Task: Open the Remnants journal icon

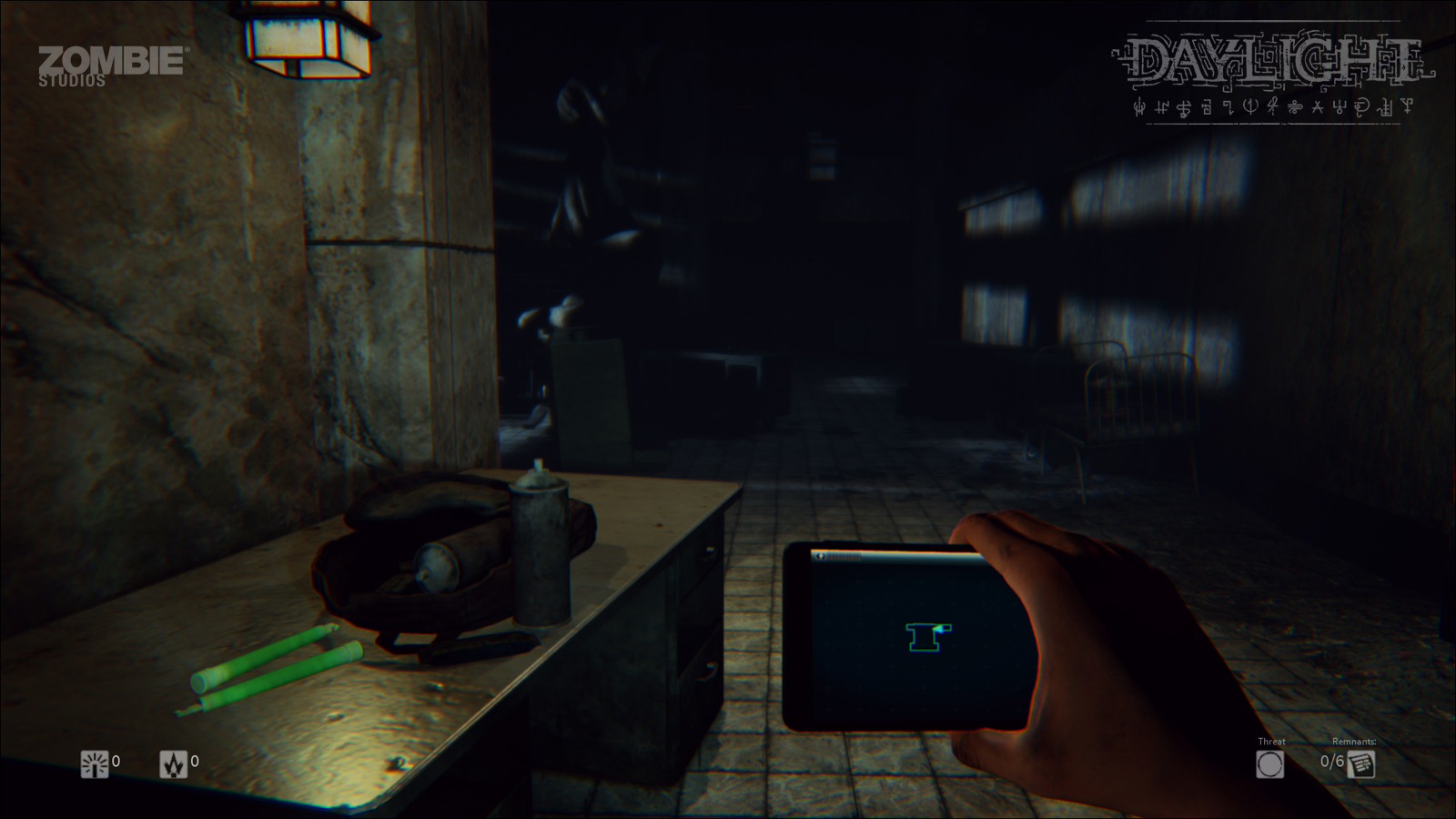Action: [1361, 763]
